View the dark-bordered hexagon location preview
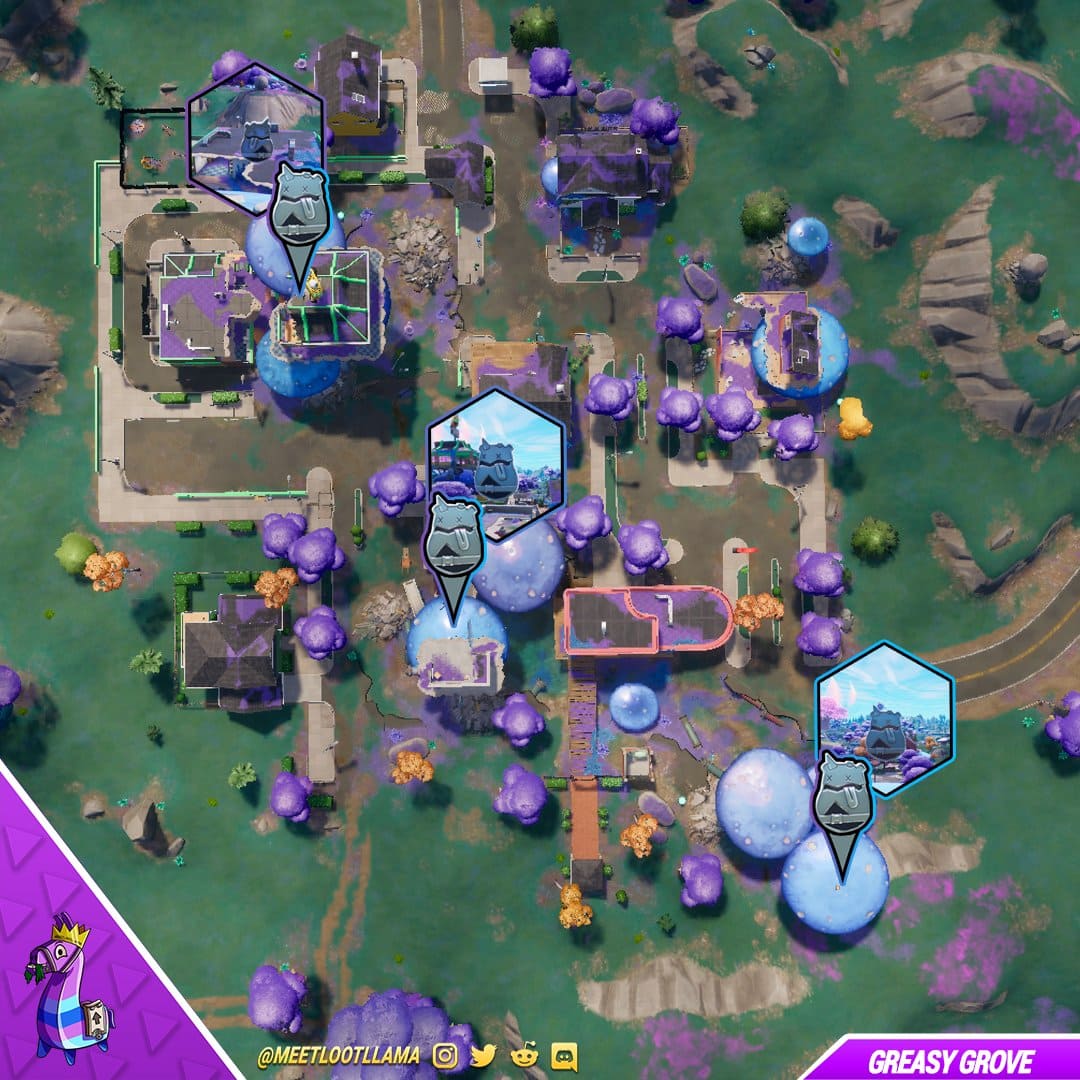The image size is (1080, 1080). pos(497,463)
